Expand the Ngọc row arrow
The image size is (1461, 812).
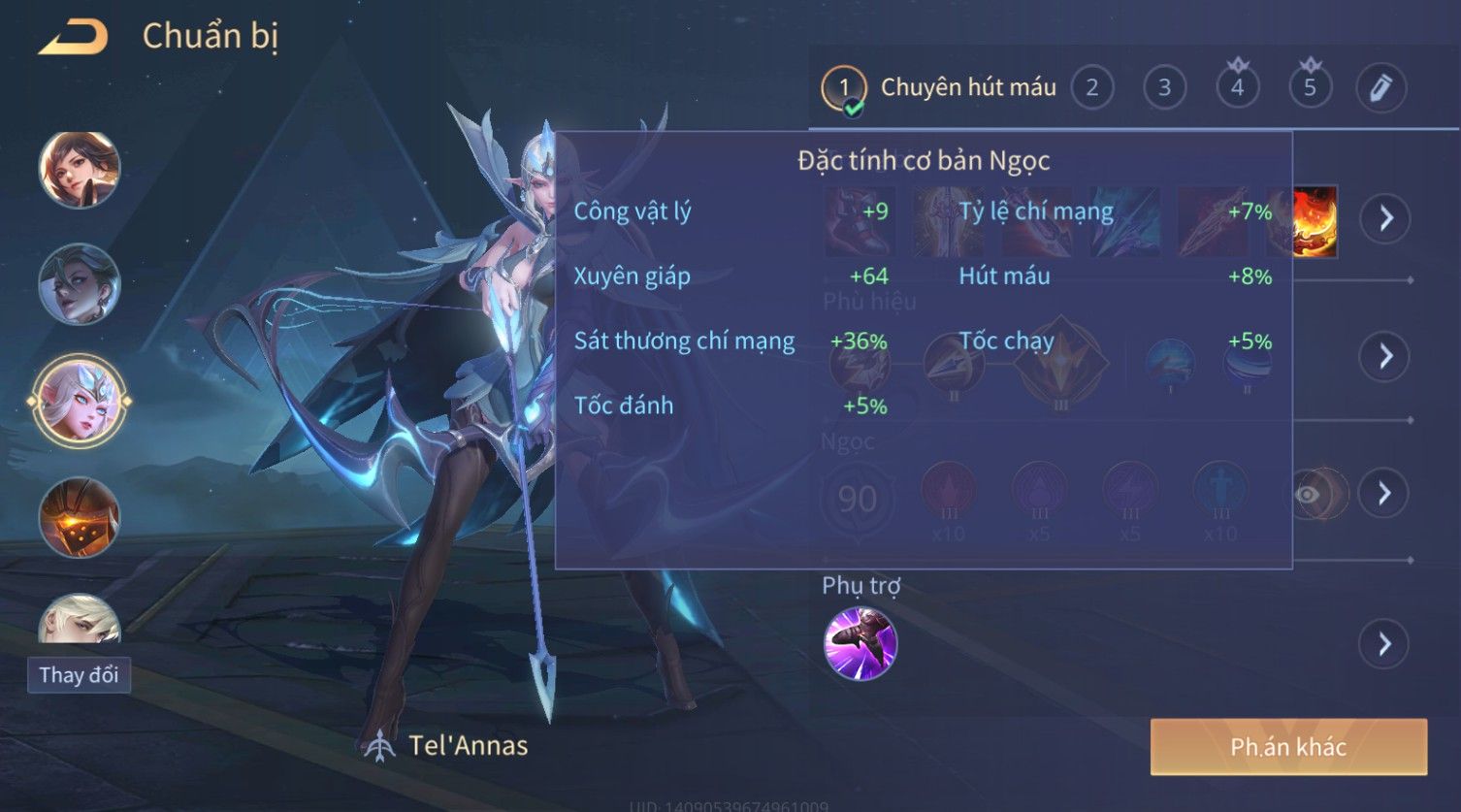tap(1385, 494)
